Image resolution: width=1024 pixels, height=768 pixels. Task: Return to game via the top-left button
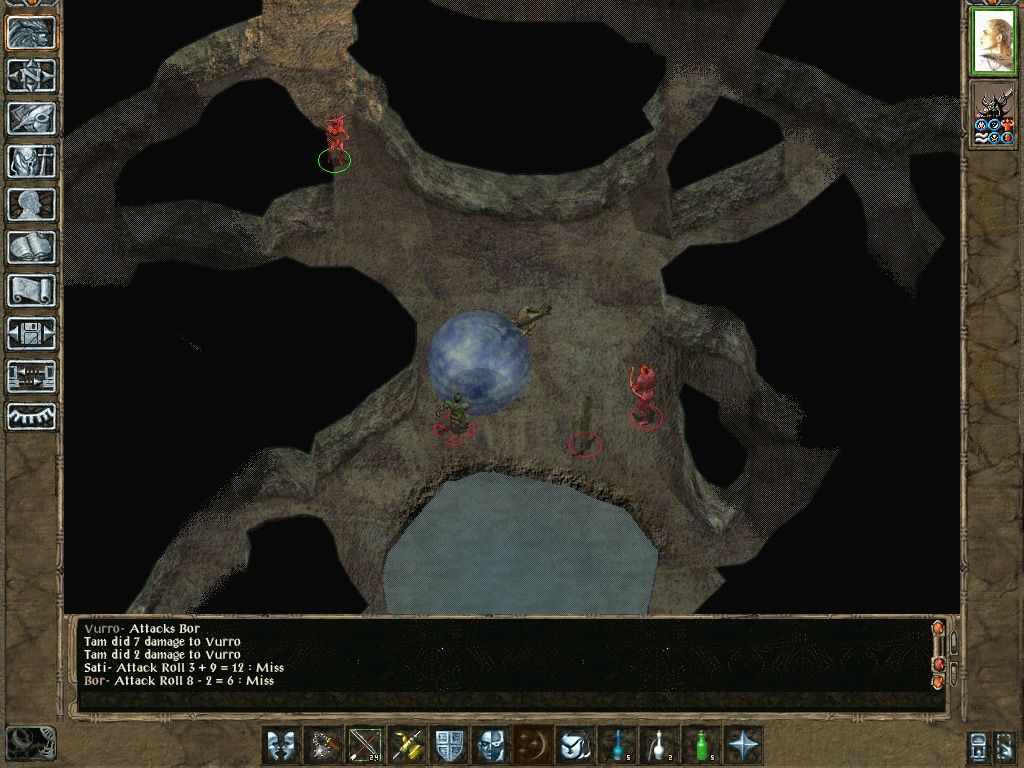click(x=32, y=32)
